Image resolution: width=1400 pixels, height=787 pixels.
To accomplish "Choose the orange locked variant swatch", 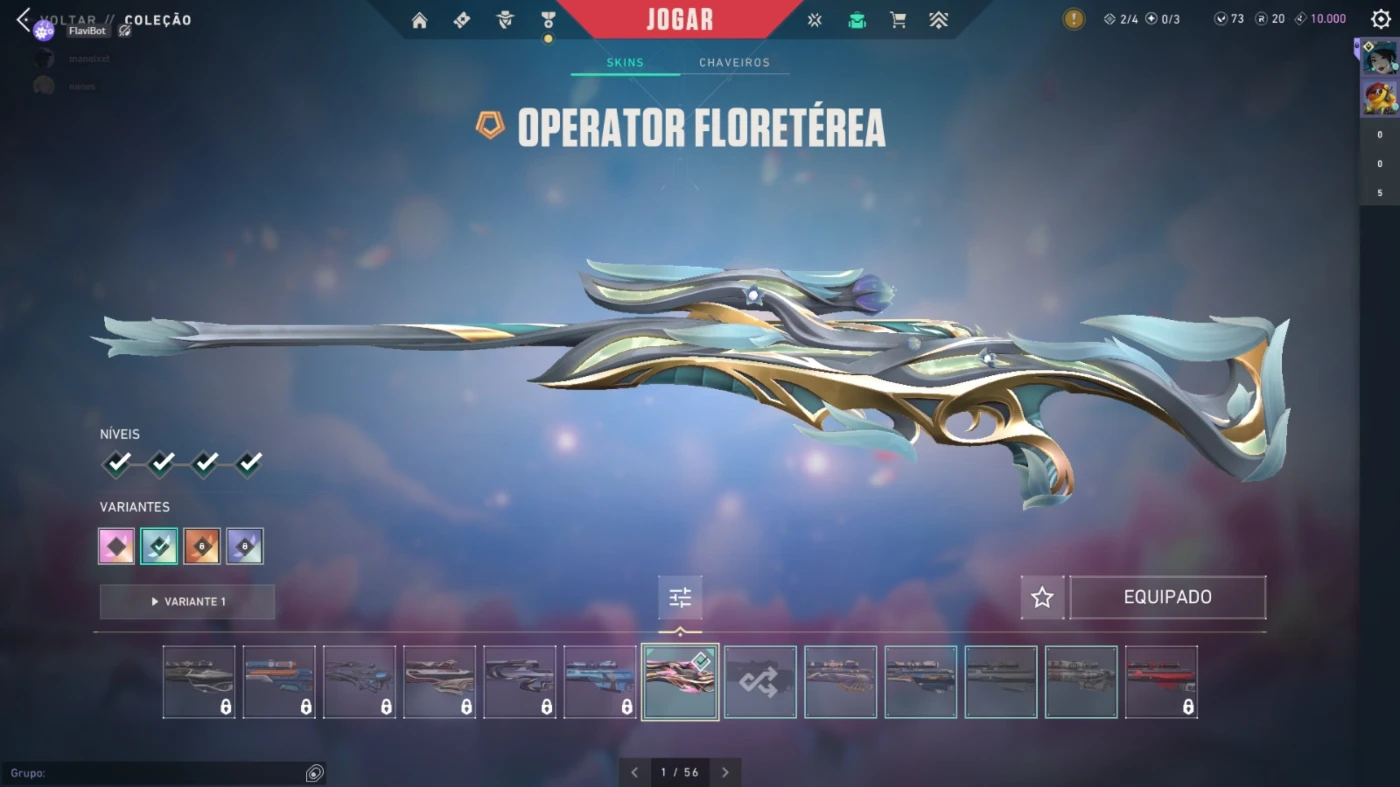I will coord(202,546).
